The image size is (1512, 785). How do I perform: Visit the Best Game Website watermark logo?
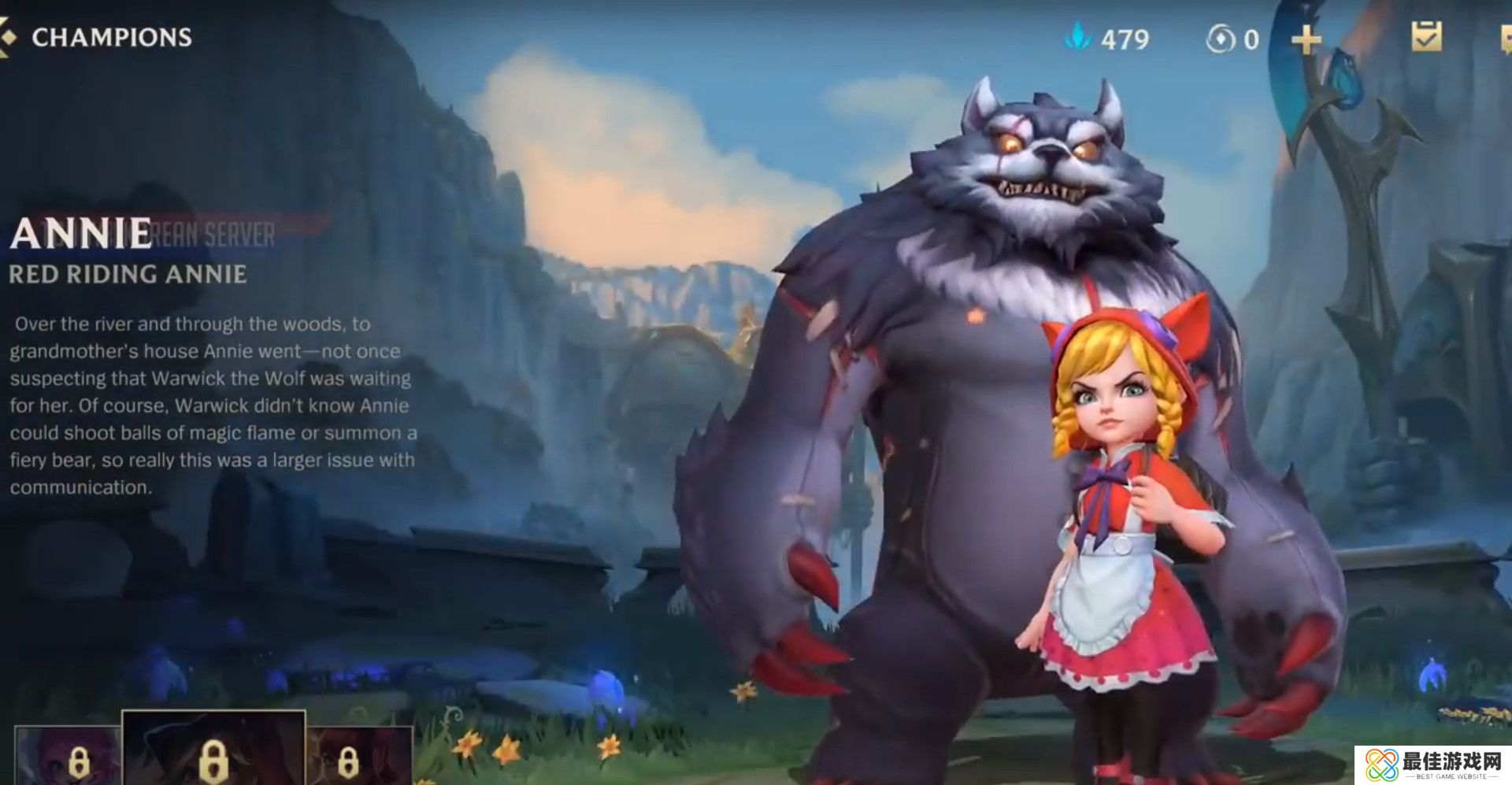[1433, 765]
